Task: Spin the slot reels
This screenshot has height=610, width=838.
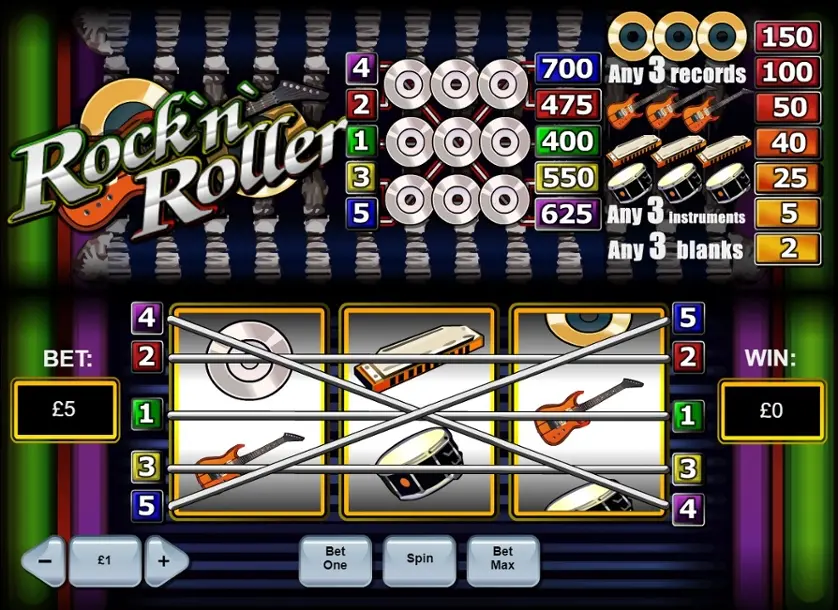Action: point(419,559)
